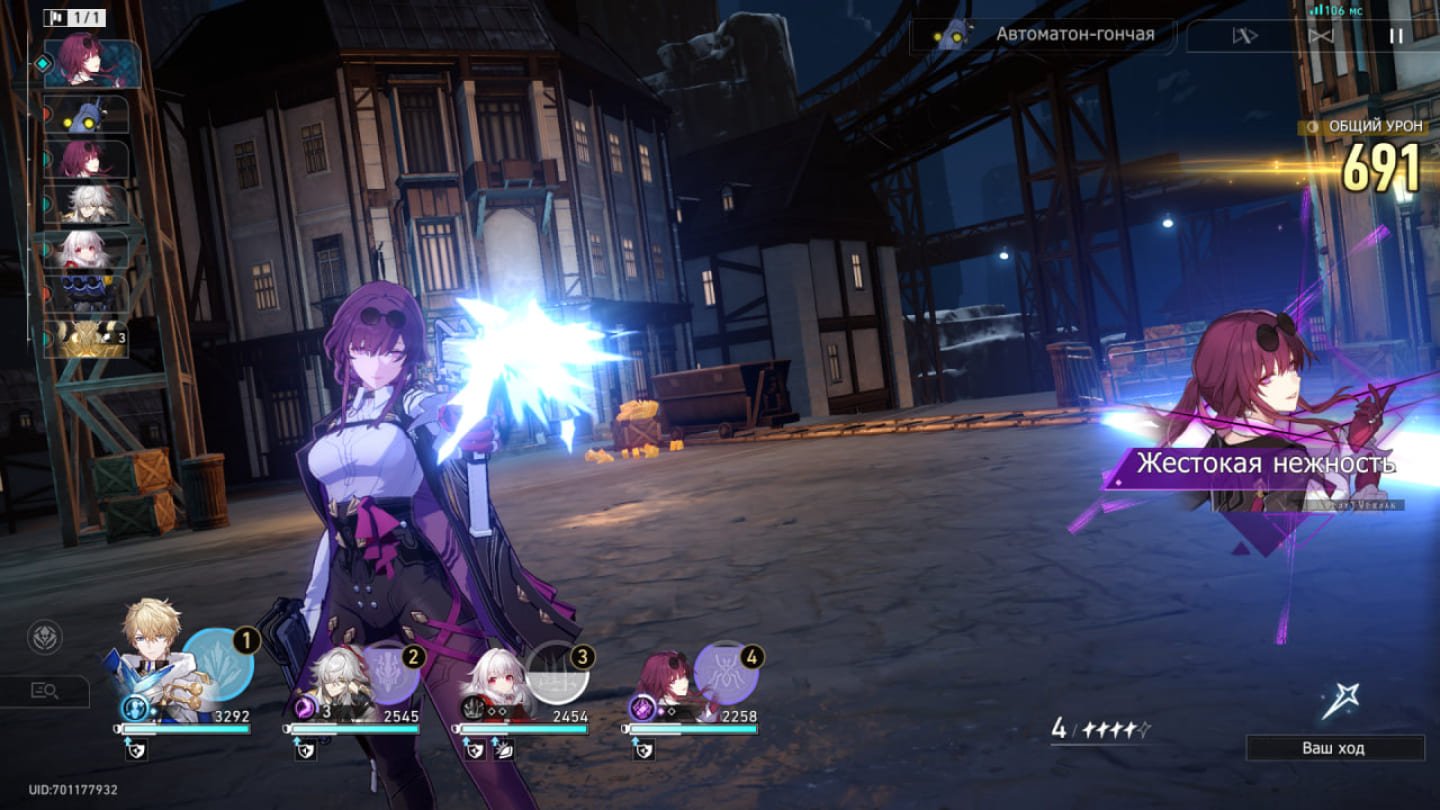This screenshot has height=810, width=1440.
Task: Enable auto-battle mode
Action: tap(1244, 36)
